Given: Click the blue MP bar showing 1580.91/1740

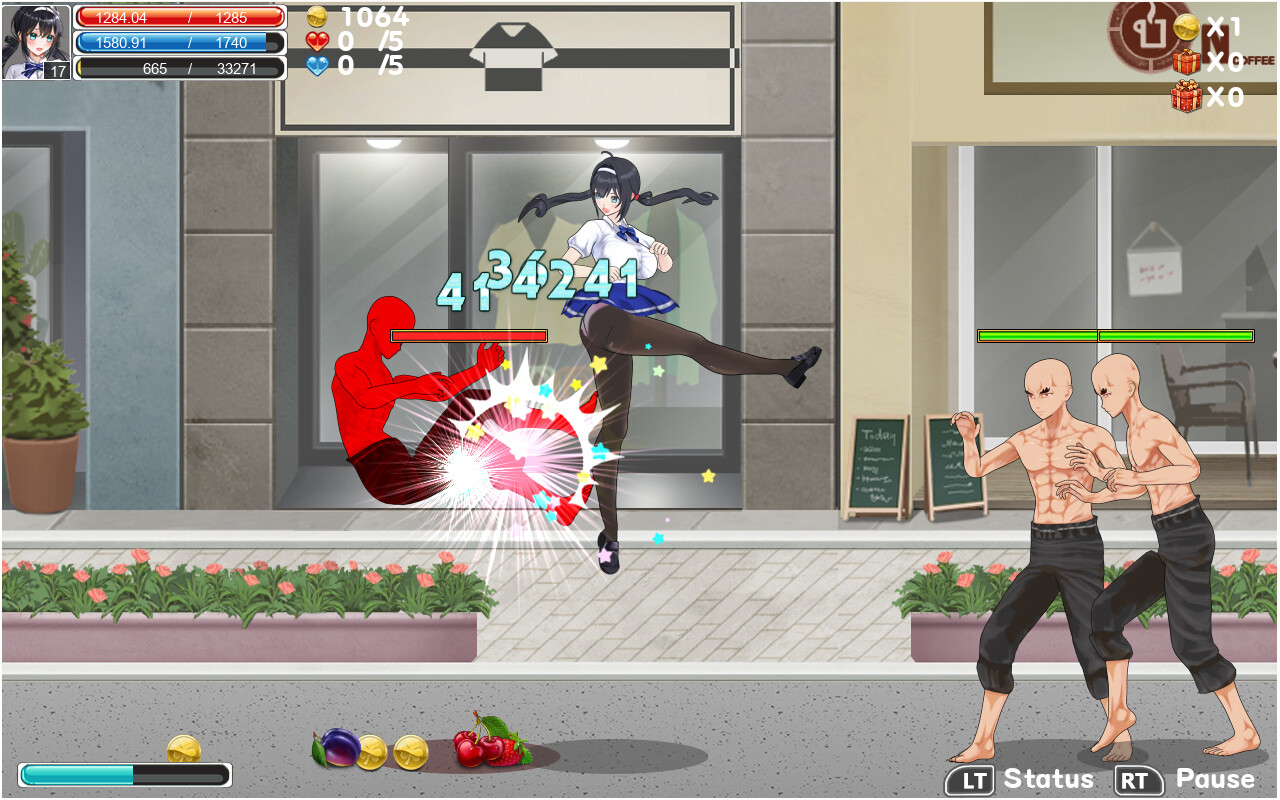Looking at the screenshot, I should pyautogui.click(x=180, y=43).
